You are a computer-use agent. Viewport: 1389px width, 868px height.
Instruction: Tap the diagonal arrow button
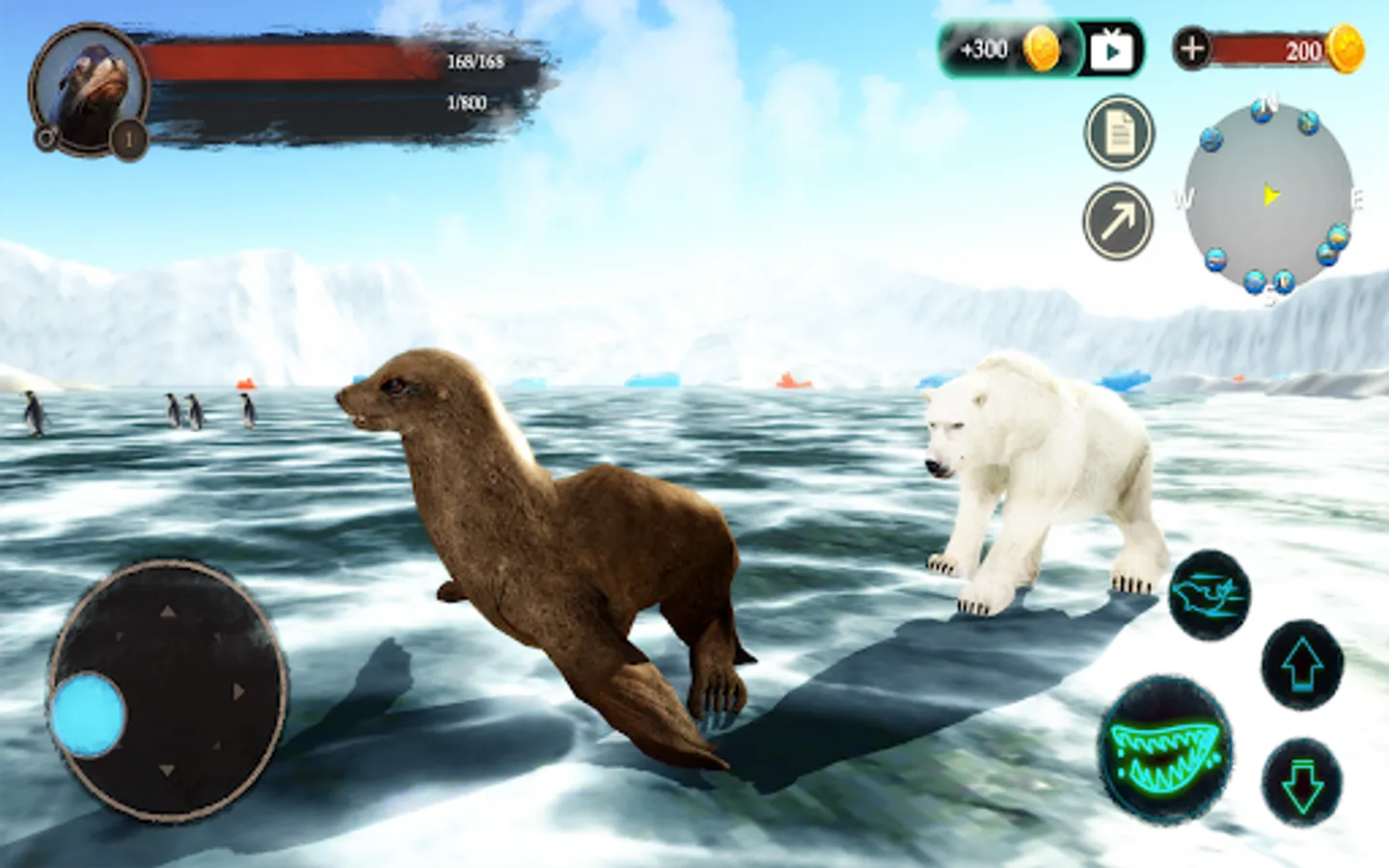point(1118,222)
